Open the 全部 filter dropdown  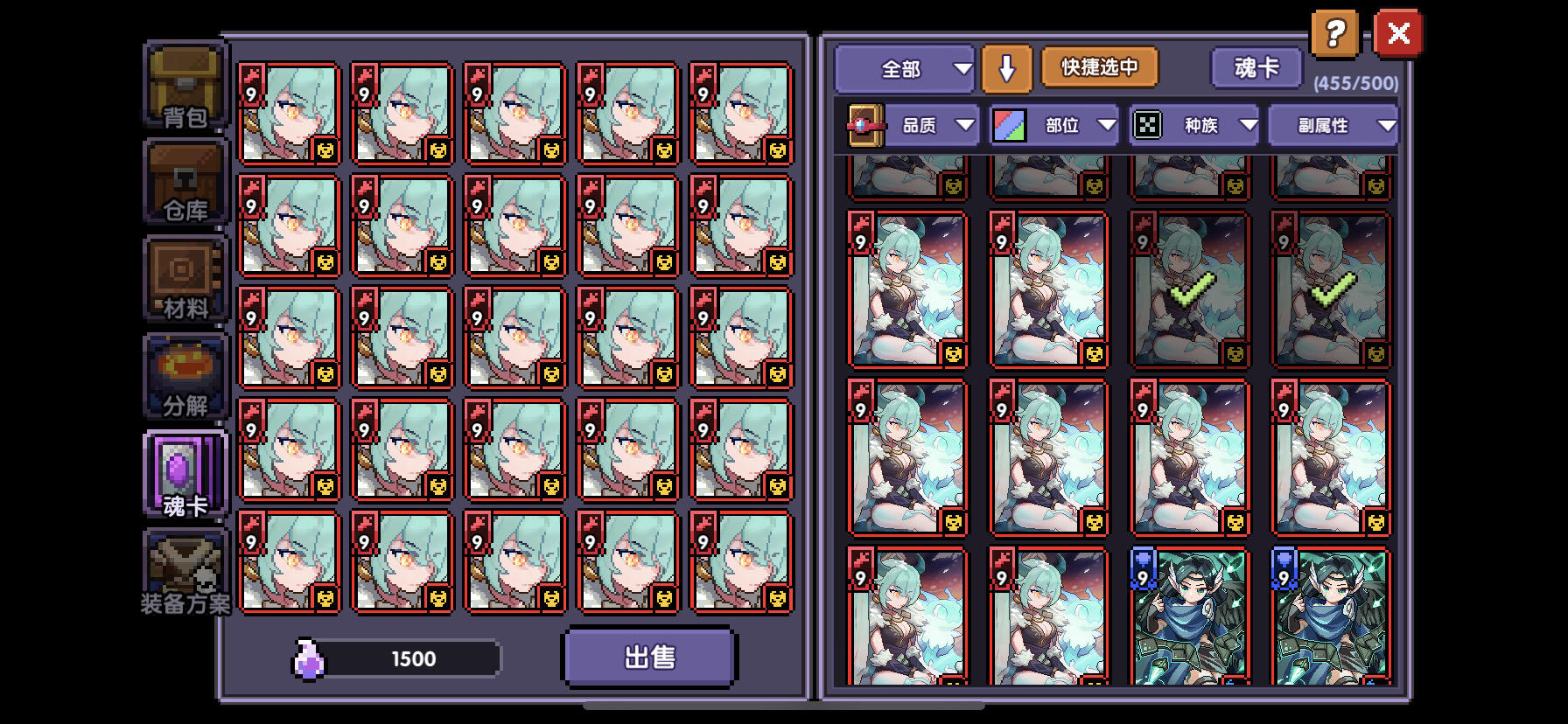pyautogui.click(x=904, y=67)
